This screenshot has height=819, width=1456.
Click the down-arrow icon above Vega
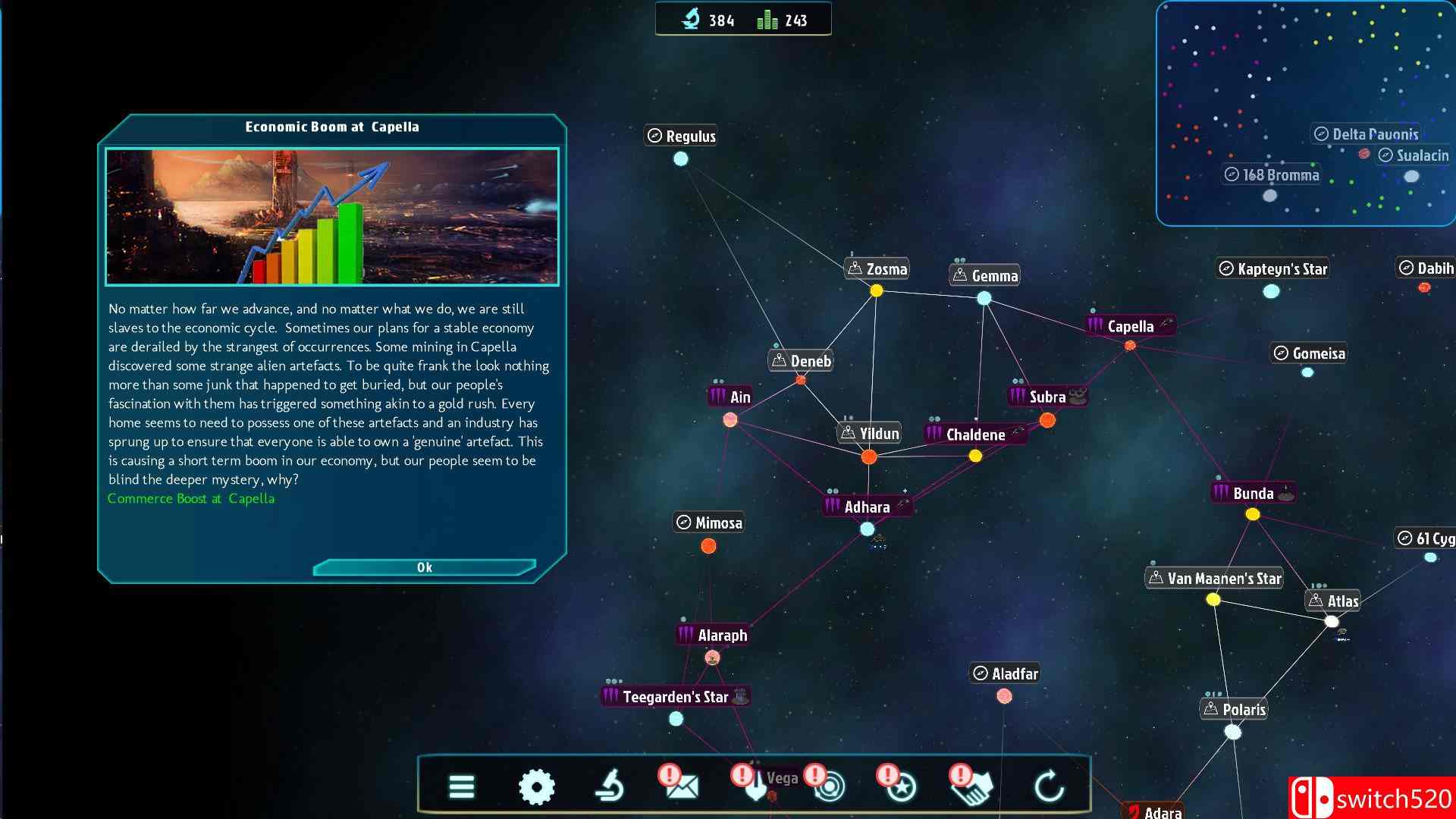coord(755,787)
